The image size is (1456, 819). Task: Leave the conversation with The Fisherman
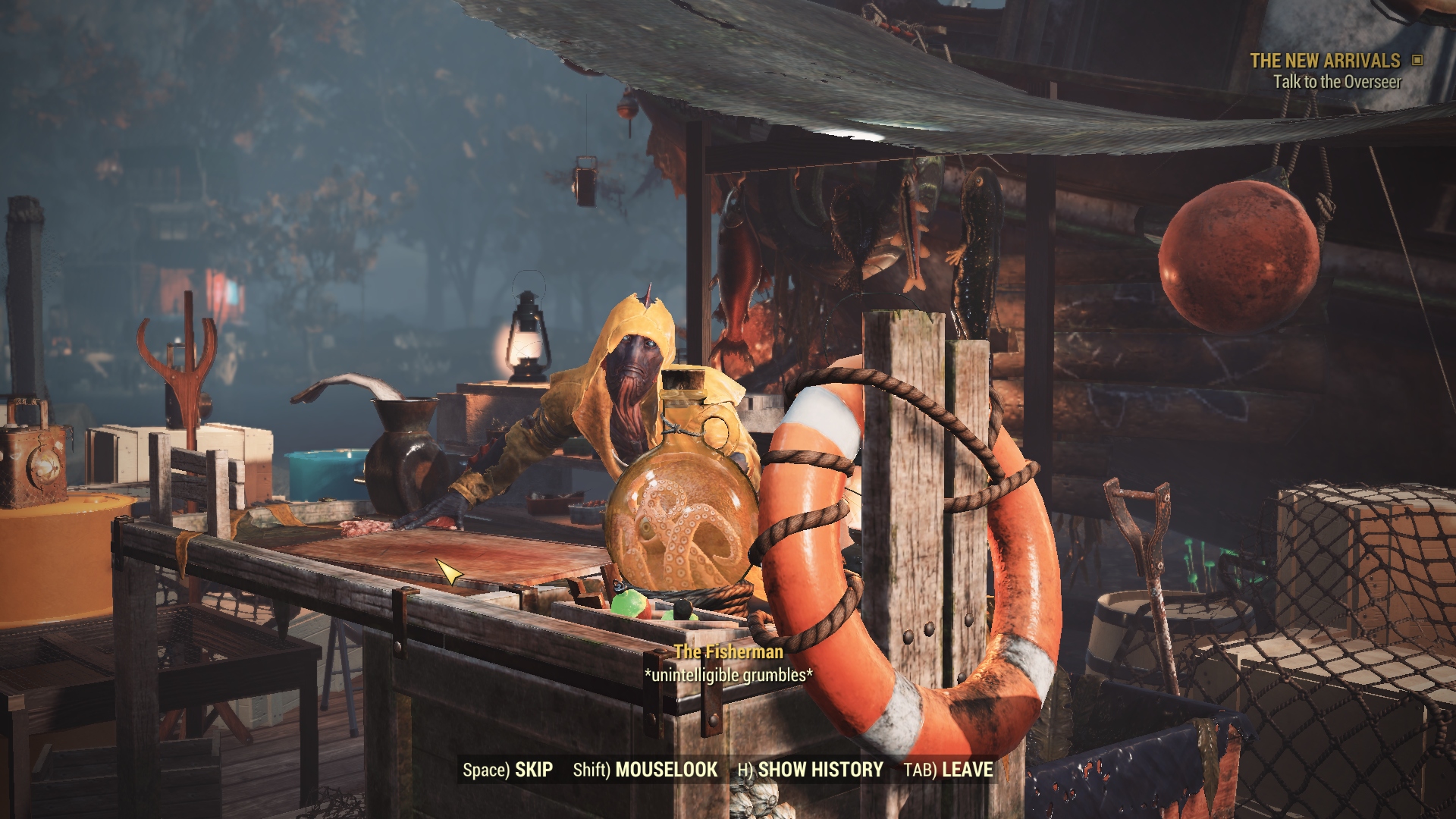(x=948, y=770)
